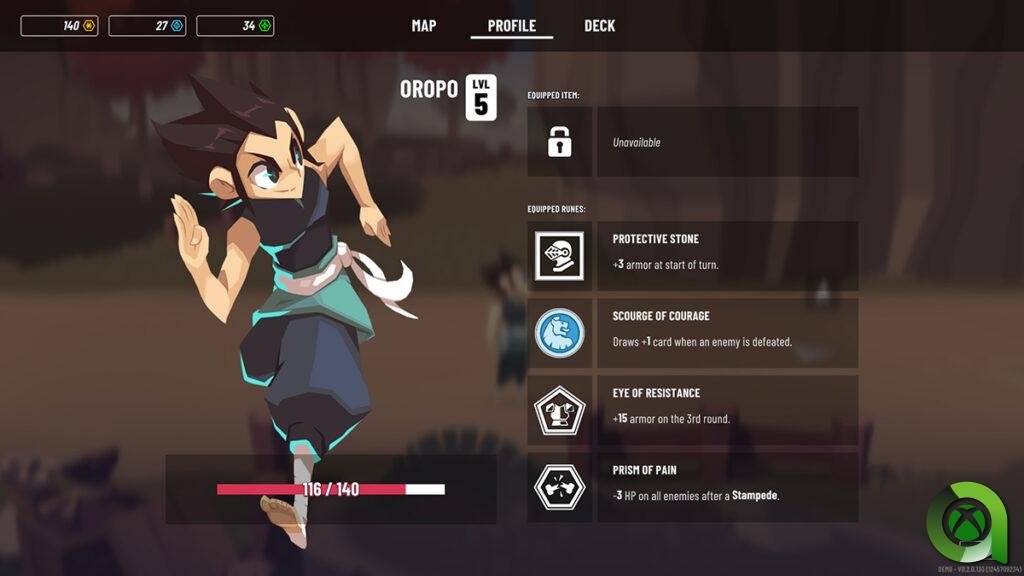Switch to the Map tab
This screenshot has width=1024, height=576.
click(424, 26)
